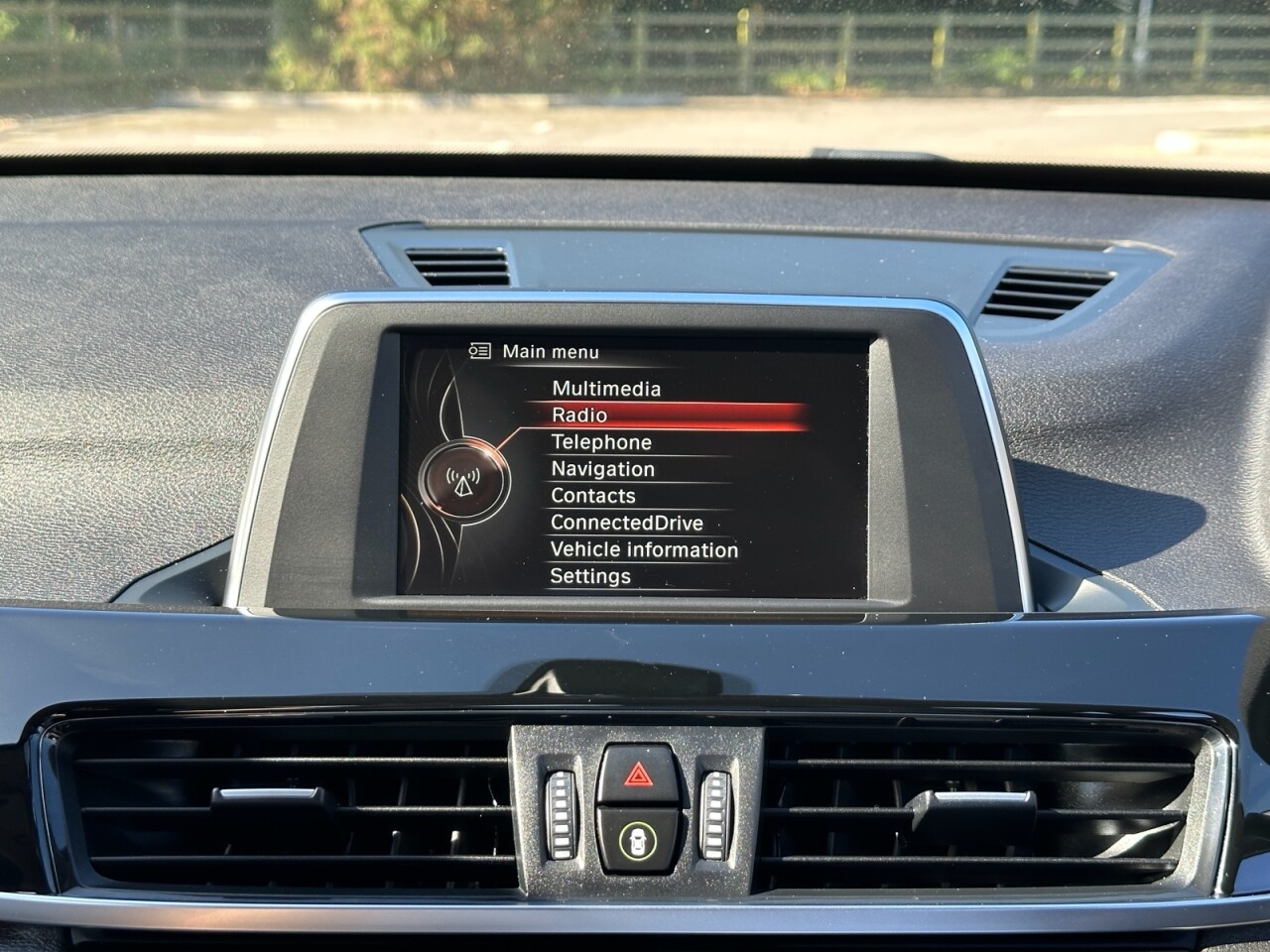1270x952 pixels.
Task: Open the Multimedia menu entry
Action: click(x=606, y=389)
